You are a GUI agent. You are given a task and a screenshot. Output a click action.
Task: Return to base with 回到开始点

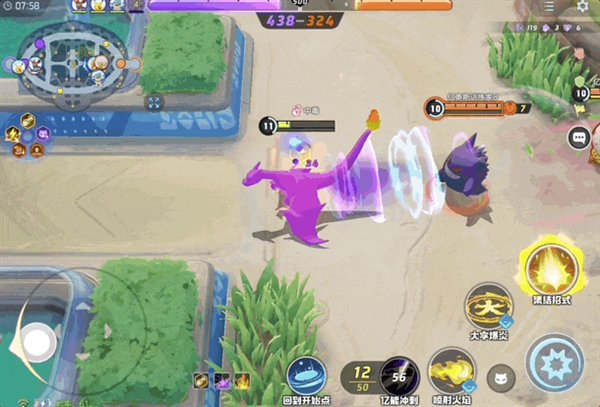point(306,374)
